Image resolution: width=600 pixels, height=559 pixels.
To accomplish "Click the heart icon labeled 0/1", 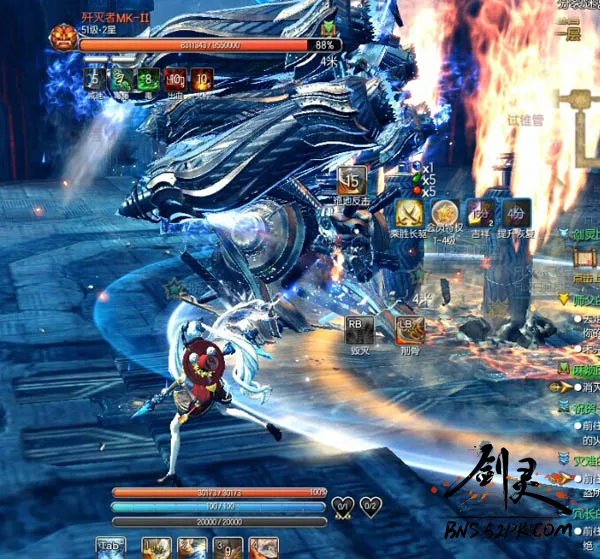I will click(343, 506).
